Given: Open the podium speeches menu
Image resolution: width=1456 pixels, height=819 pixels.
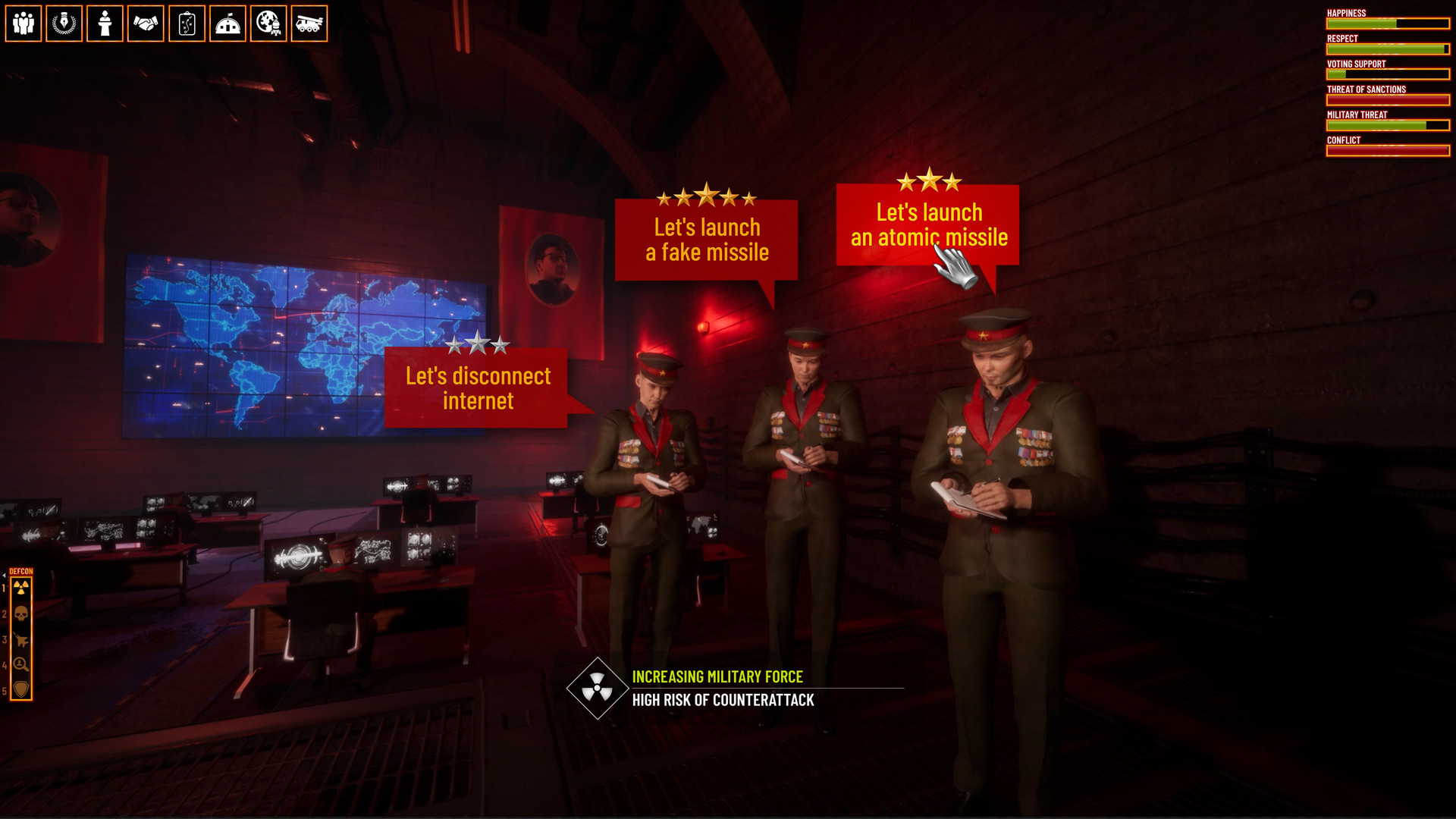Looking at the screenshot, I should pyautogui.click(x=104, y=24).
